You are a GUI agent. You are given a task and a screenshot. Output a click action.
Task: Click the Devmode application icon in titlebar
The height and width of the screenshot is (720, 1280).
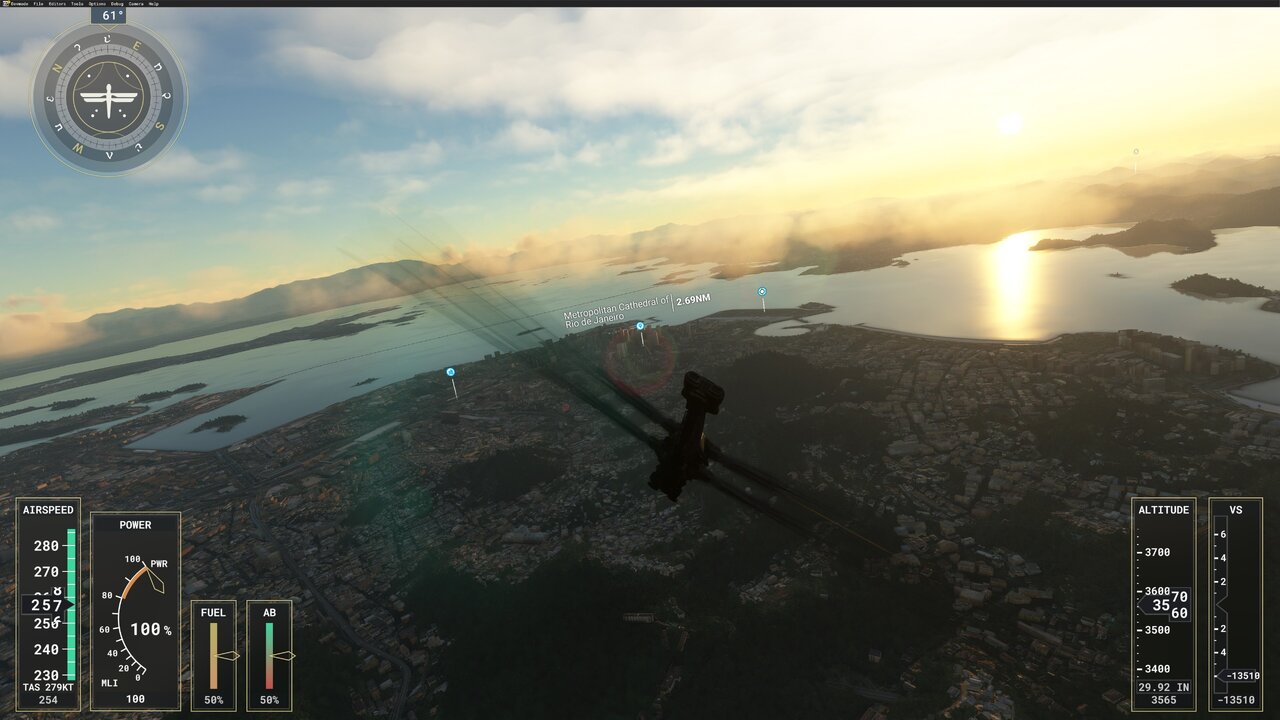pyautogui.click(x=5, y=4)
